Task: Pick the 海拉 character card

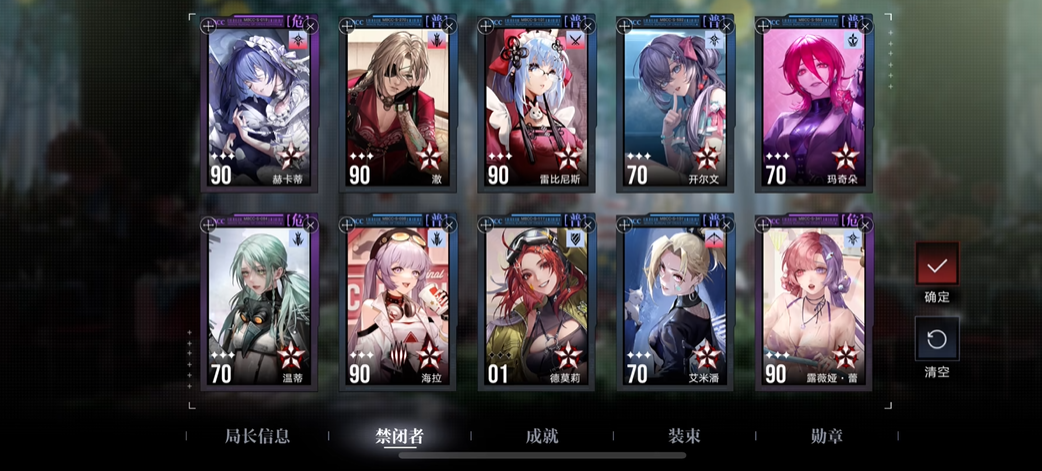Action: coord(398,305)
